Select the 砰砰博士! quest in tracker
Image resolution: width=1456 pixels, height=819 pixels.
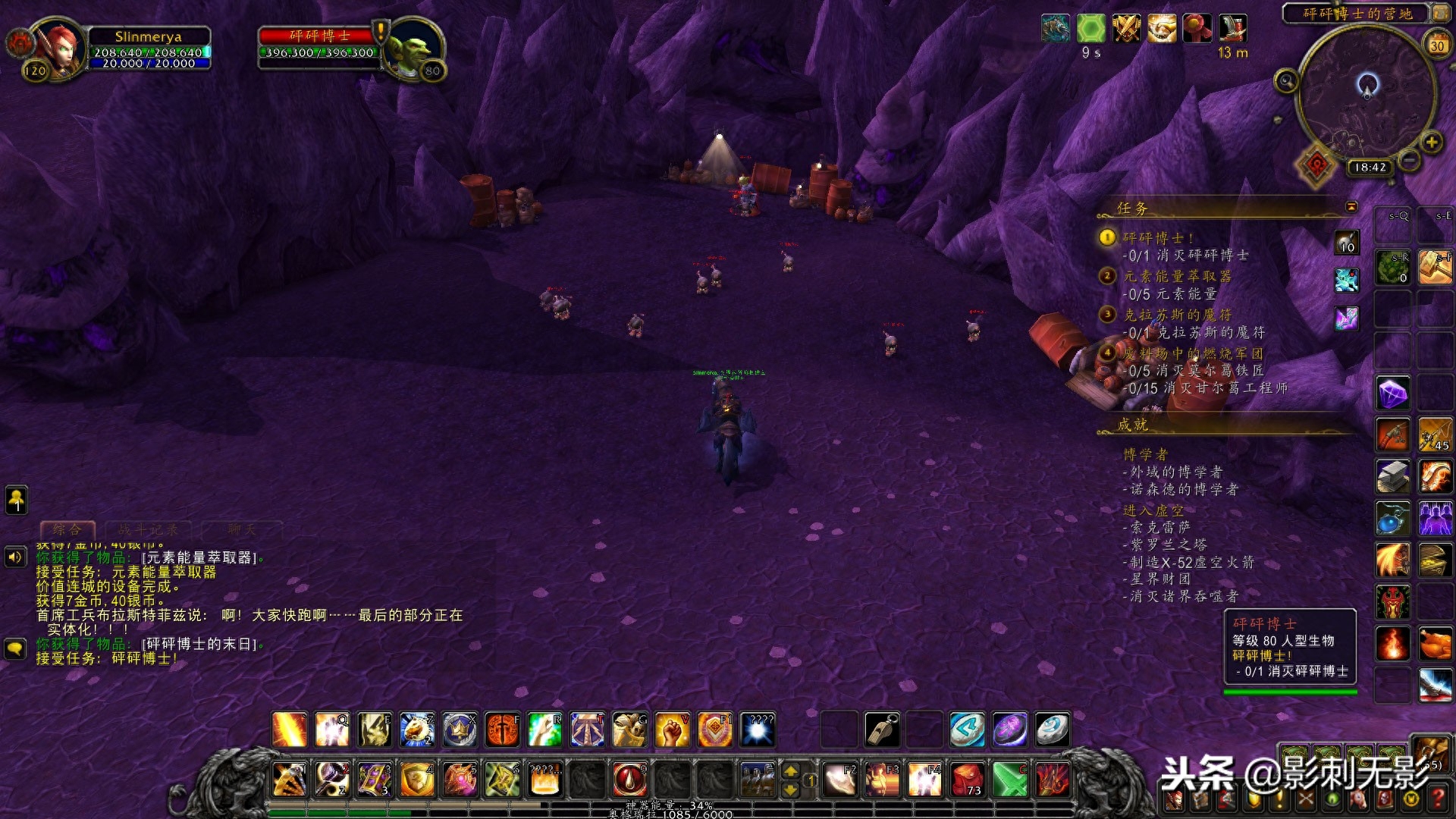click(x=1157, y=238)
